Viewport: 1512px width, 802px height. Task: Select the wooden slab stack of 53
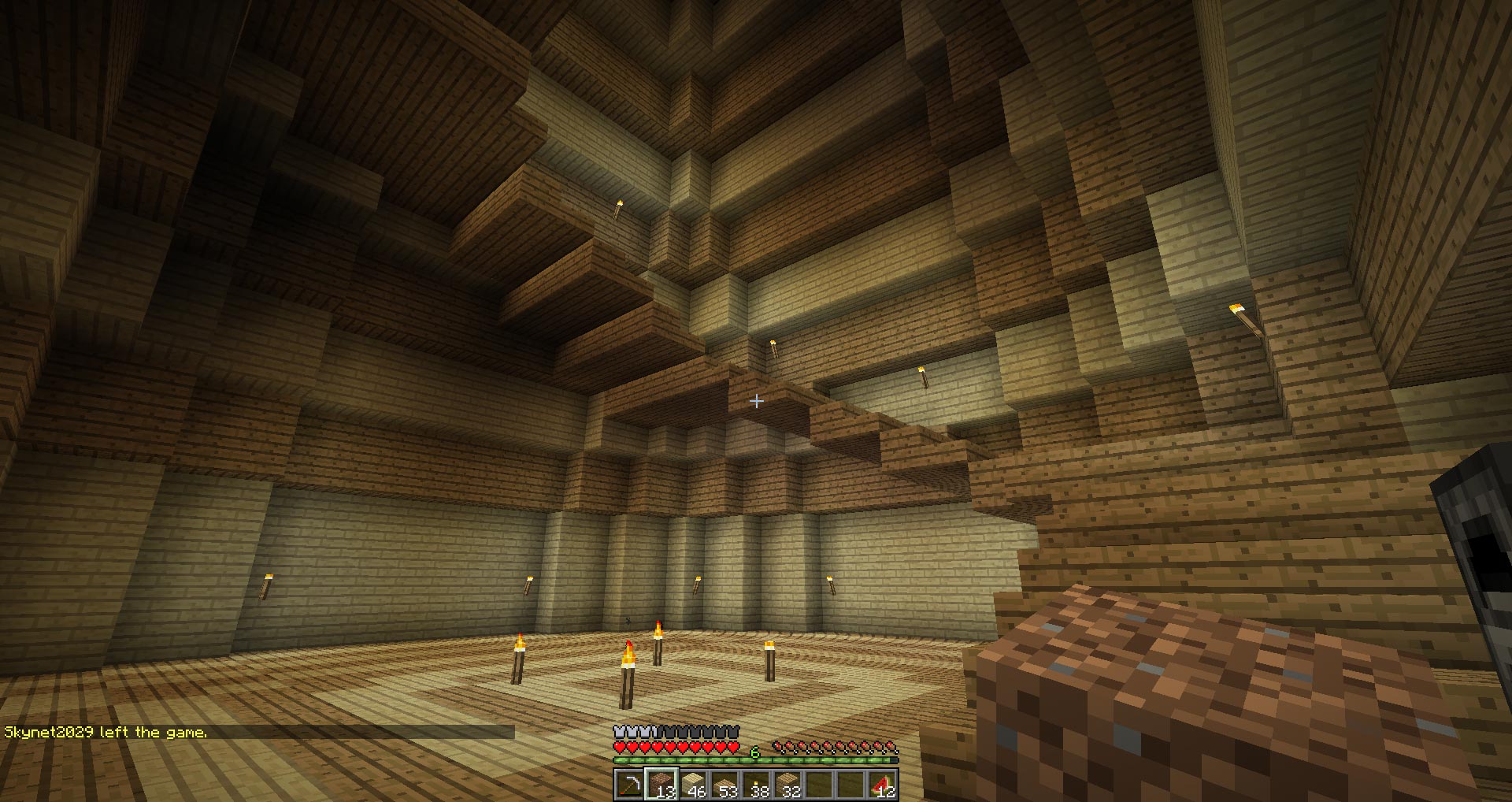724,785
